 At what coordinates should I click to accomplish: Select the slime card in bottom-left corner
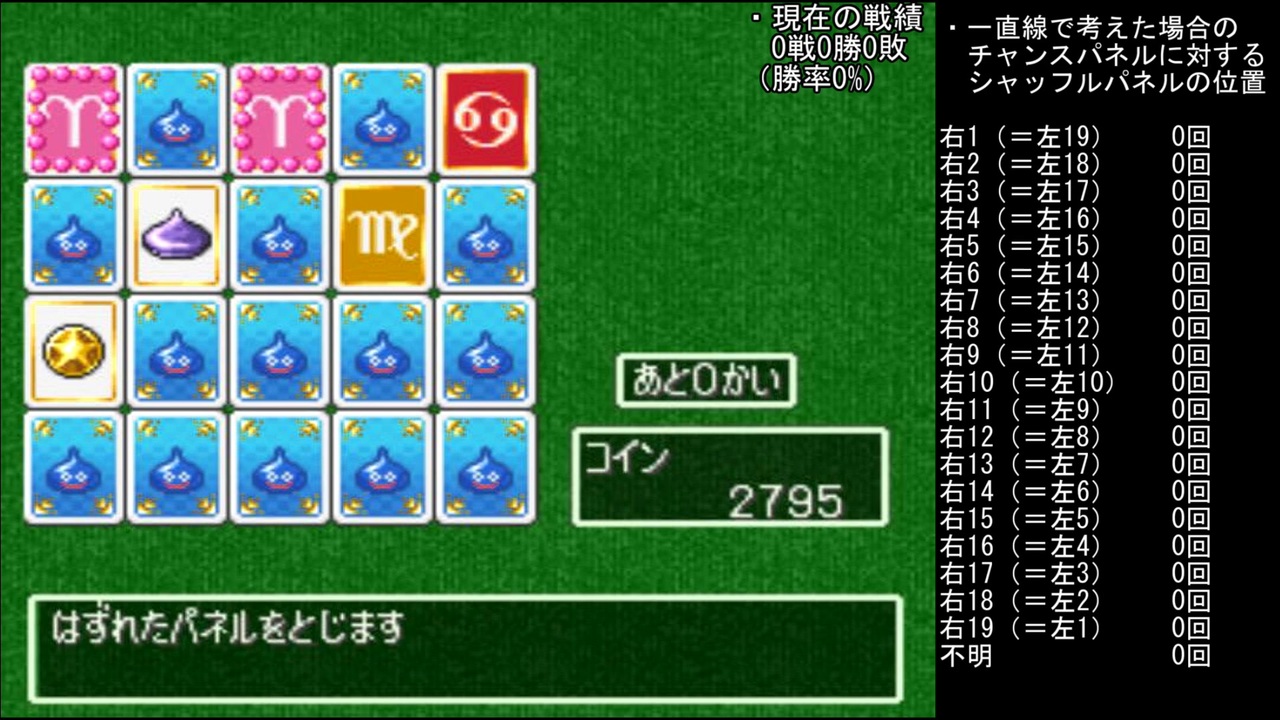pyautogui.click(x=73, y=466)
